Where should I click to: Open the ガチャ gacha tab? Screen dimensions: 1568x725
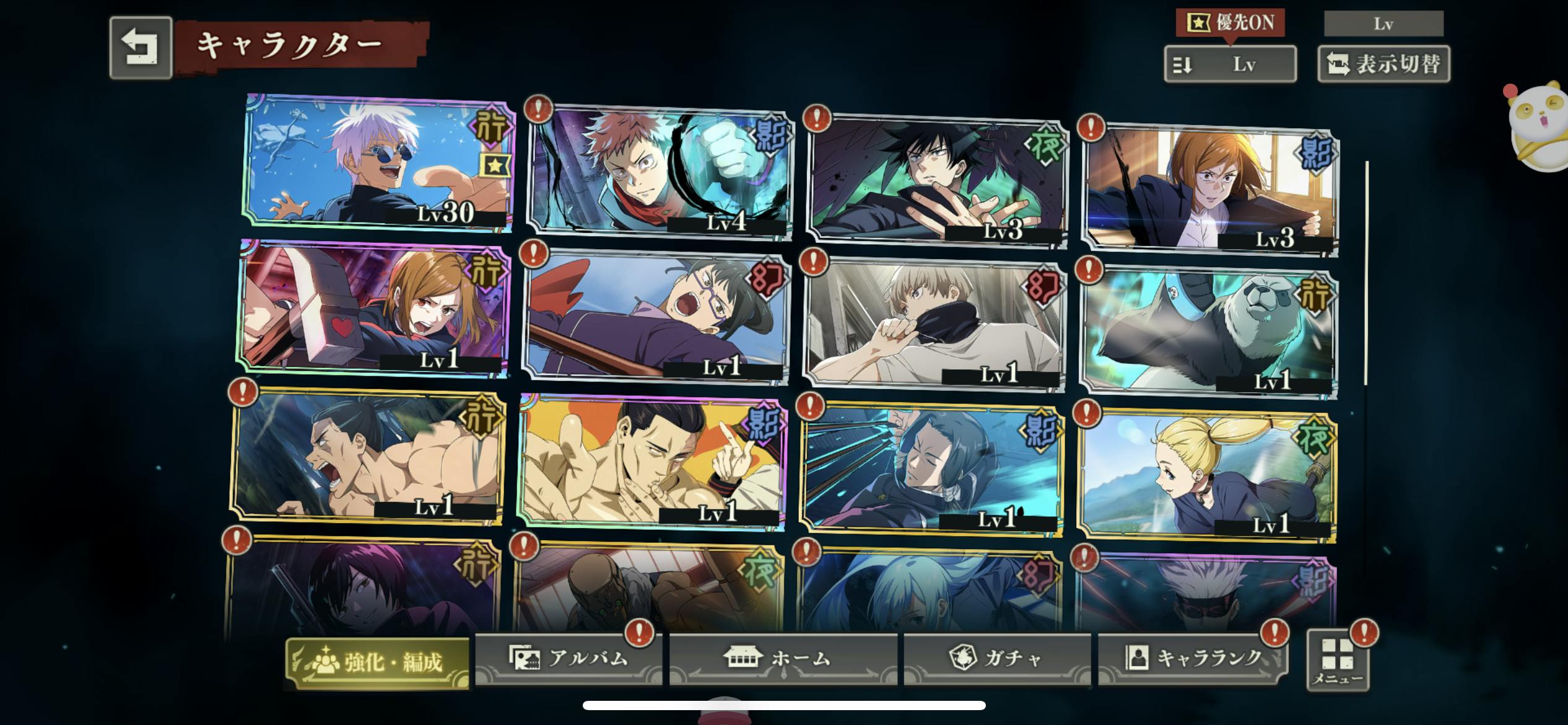point(997,659)
